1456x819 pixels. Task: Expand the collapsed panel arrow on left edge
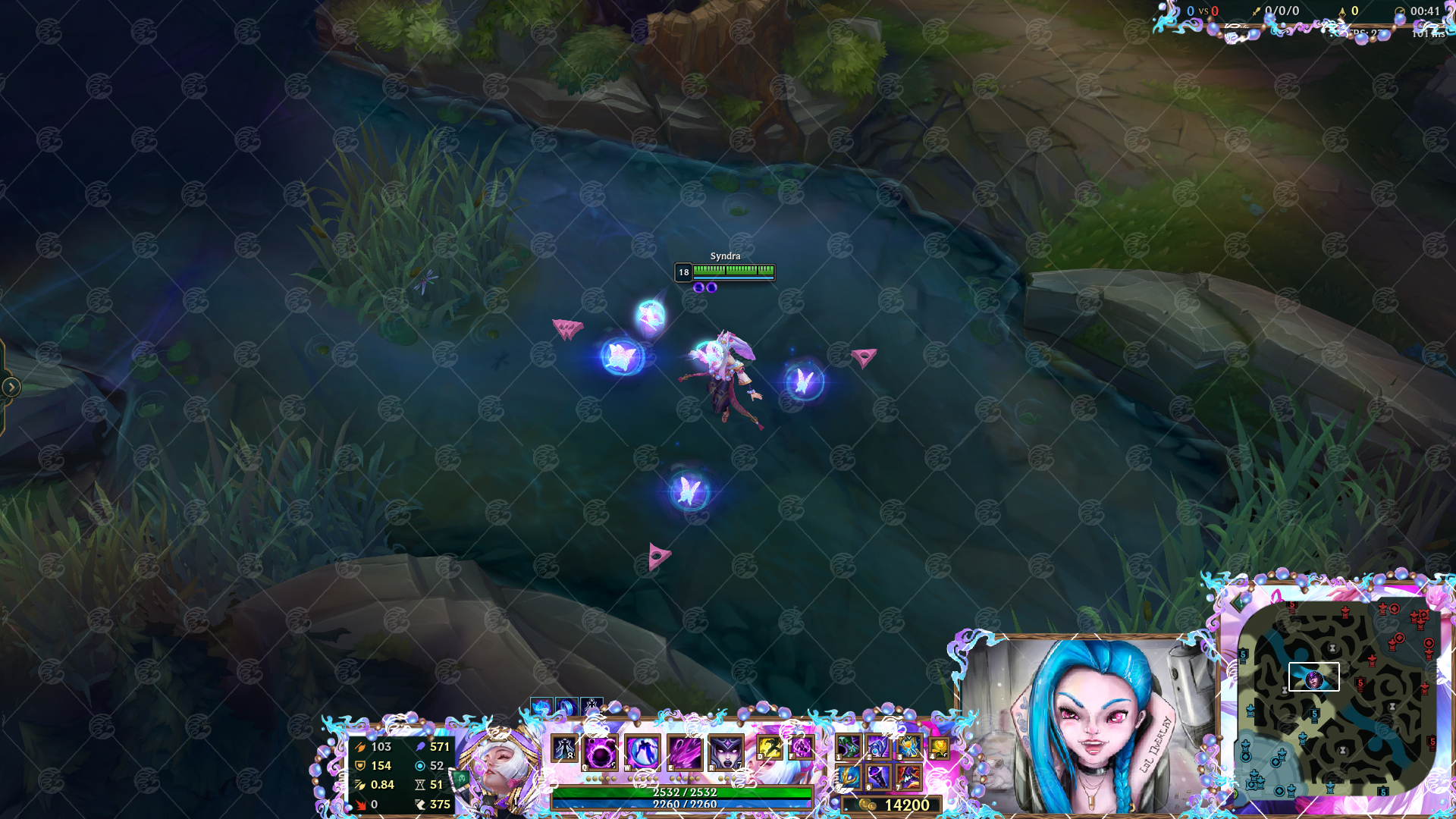pyautogui.click(x=11, y=387)
